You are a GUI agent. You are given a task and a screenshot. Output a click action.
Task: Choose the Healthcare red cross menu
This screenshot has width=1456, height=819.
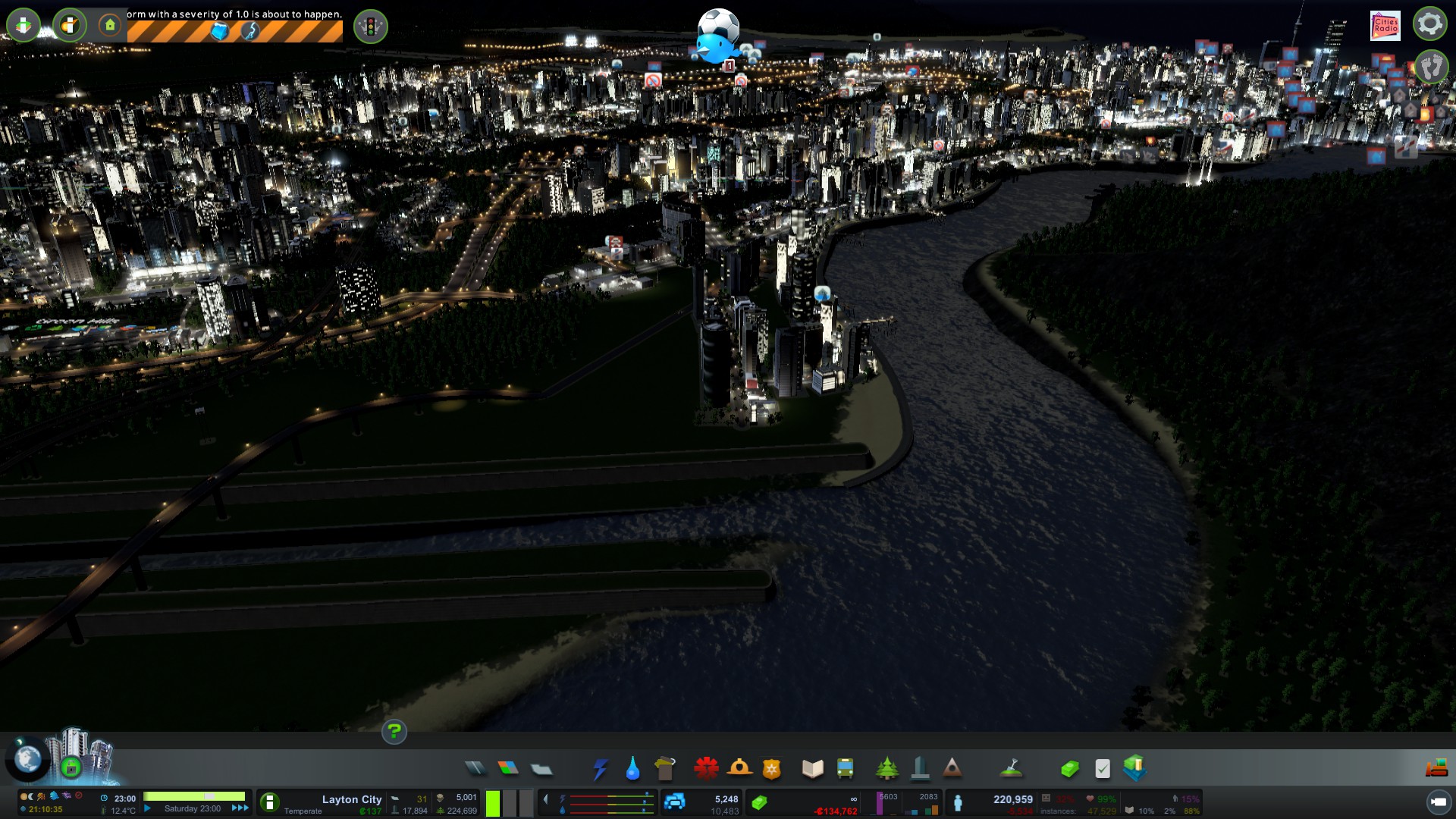(706, 769)
